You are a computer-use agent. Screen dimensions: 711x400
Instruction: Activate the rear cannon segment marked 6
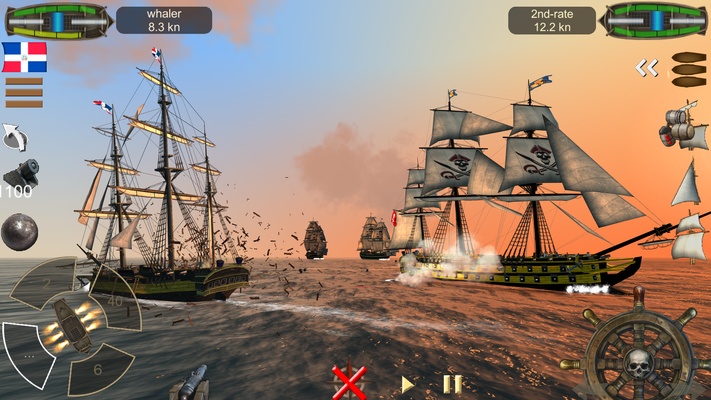pos(99,368)
